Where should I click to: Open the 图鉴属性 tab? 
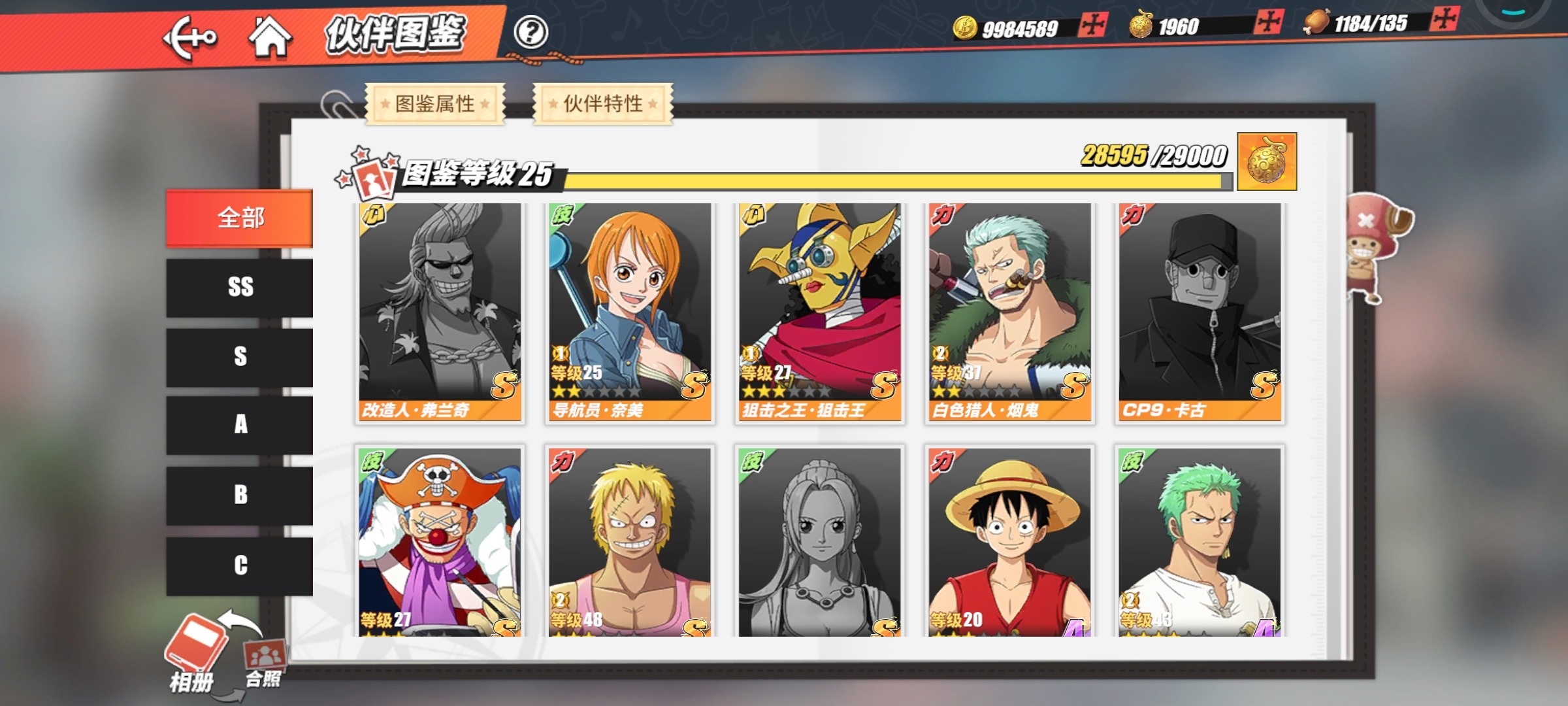point(435,103)
